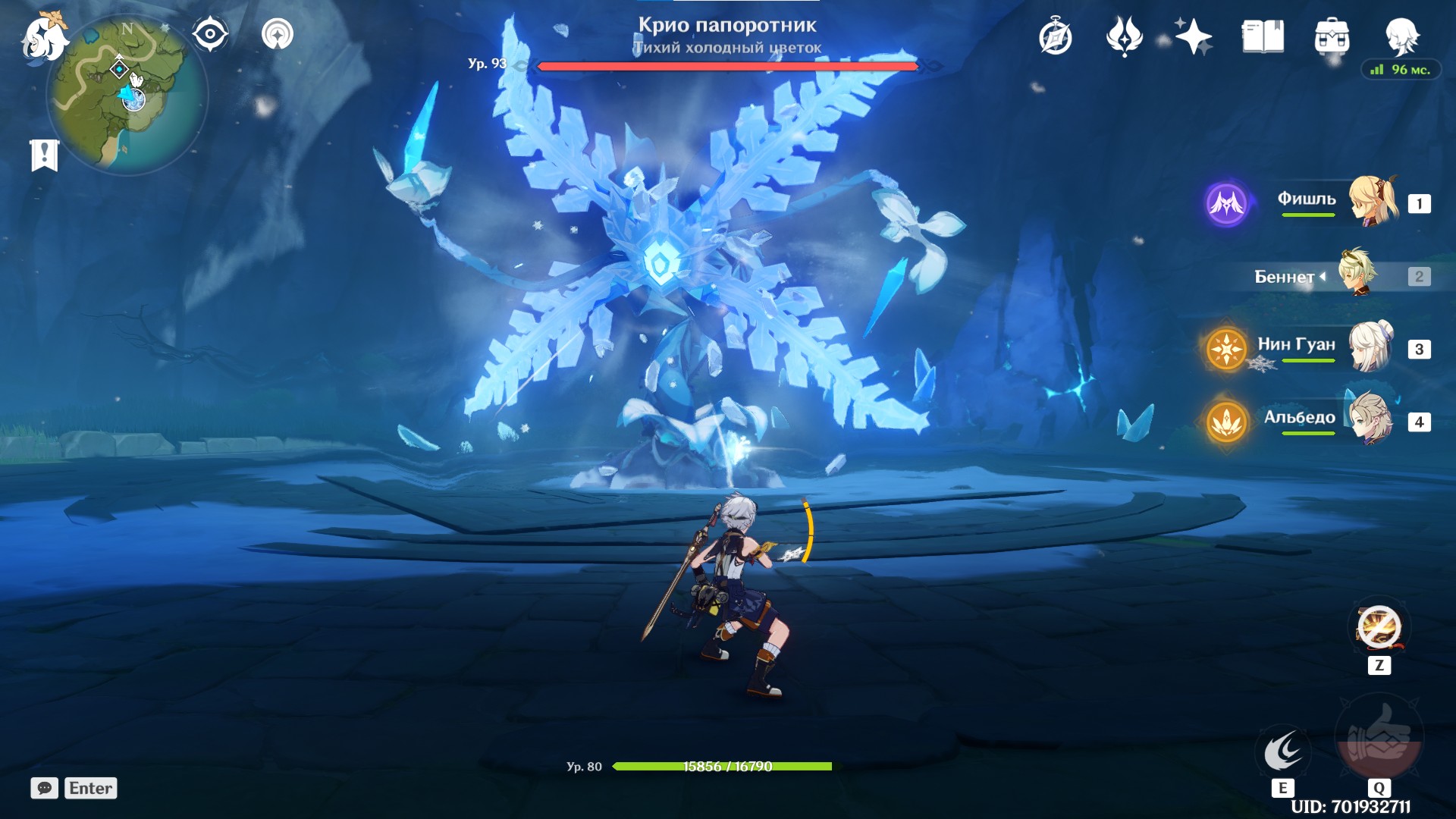Viewport: 1456px width, 819px height.
Task: Open the backpack inventory
Action: coord(1332,36)
